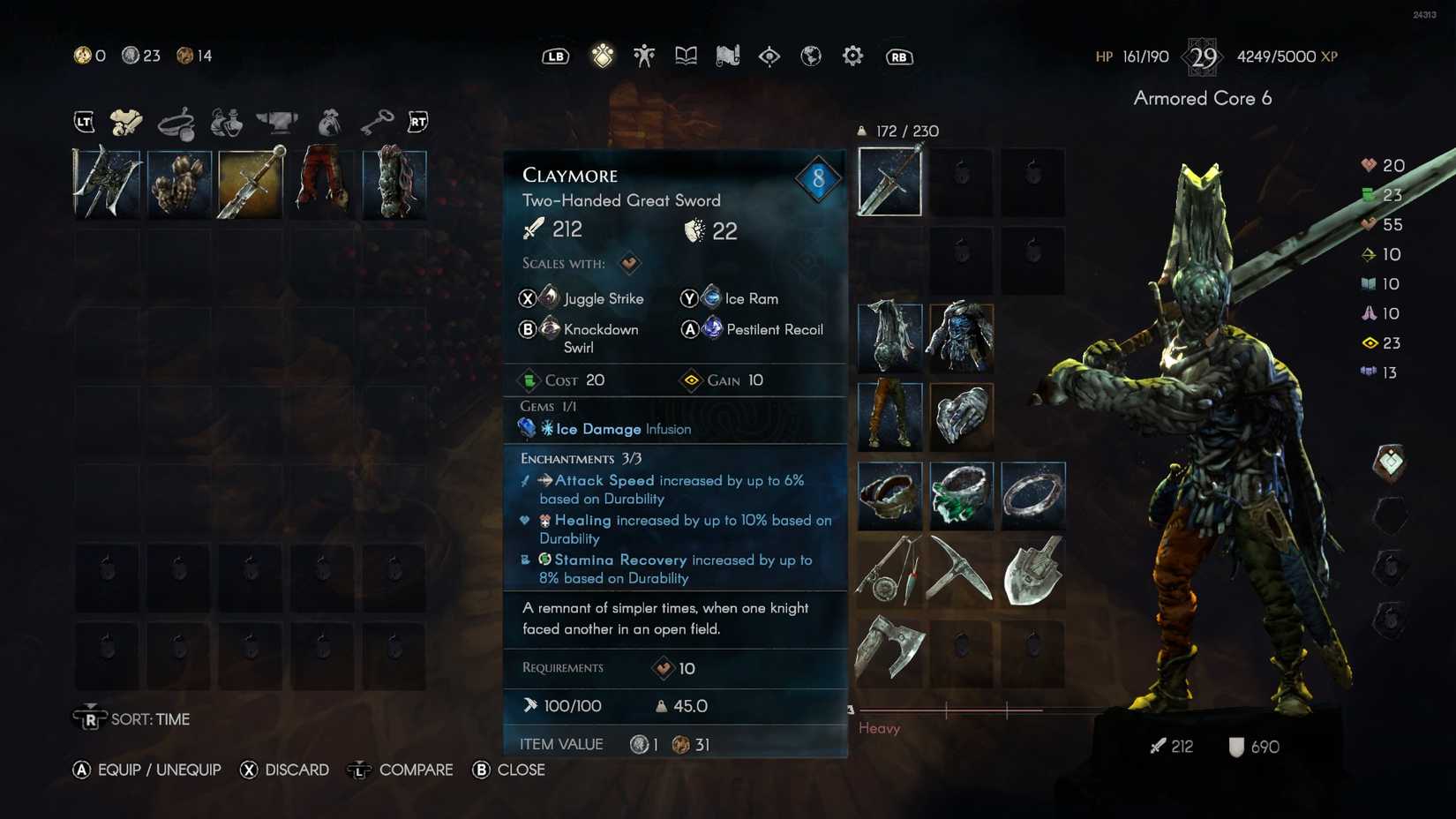Switch to the trinkets filter tab
Viewport: 1456px width, 819px height.
[x=178, y=121]
